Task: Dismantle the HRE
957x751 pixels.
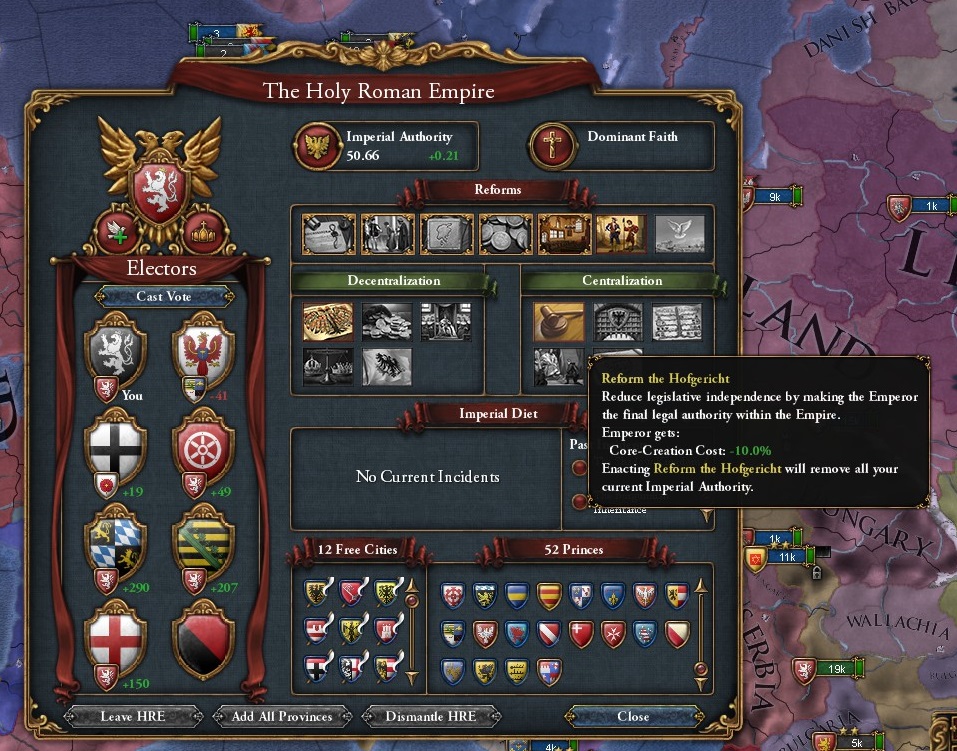Action: (x=429, y=716)
